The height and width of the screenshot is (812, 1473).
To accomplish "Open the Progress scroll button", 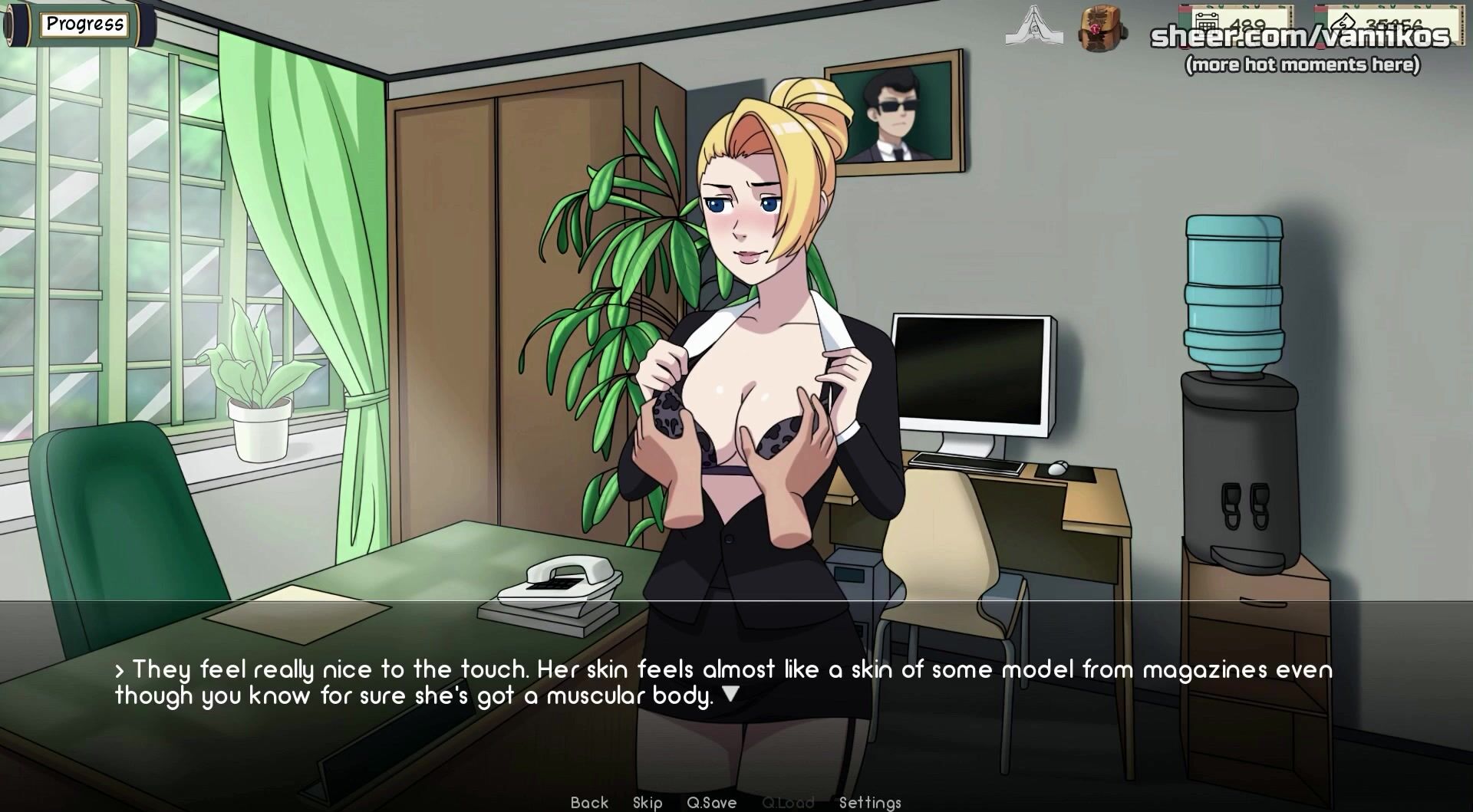I will 84,25.
